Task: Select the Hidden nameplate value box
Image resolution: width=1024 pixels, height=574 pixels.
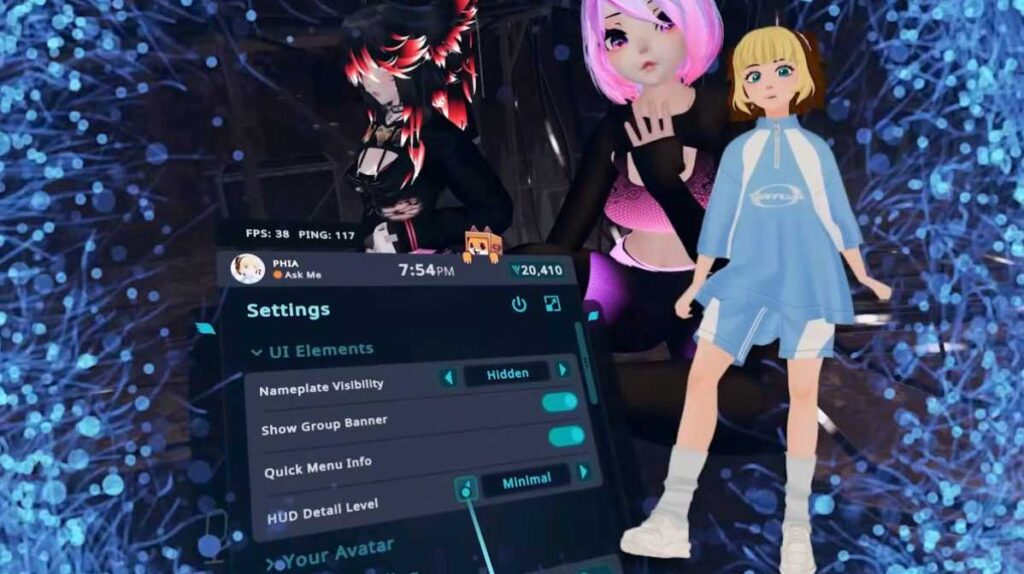Action: (x=507, y=374)
